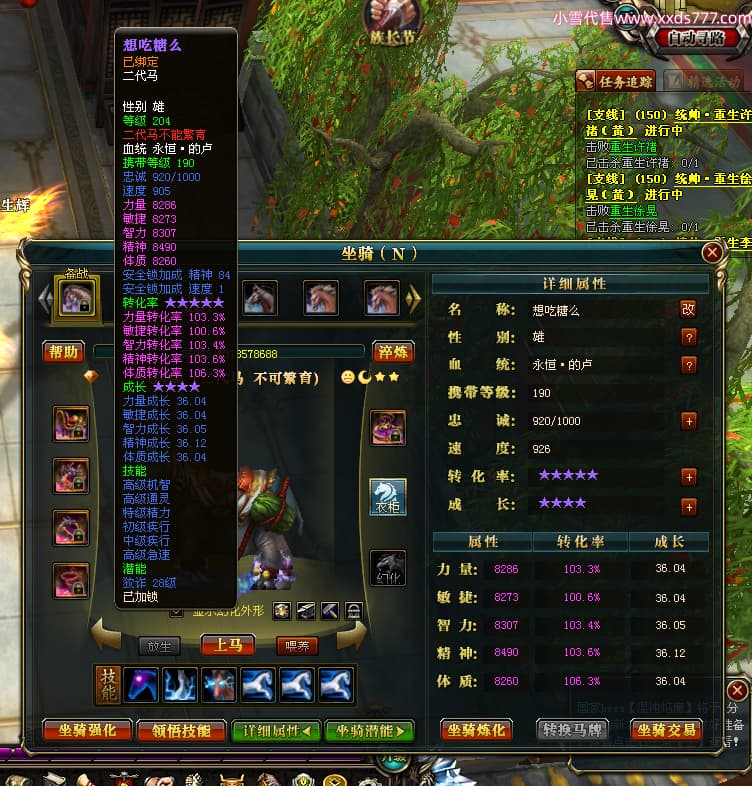This screenshot has width=752, height=786.
Task: Open the 衣柜 wardrobe icon
Action: pos(388,497)
